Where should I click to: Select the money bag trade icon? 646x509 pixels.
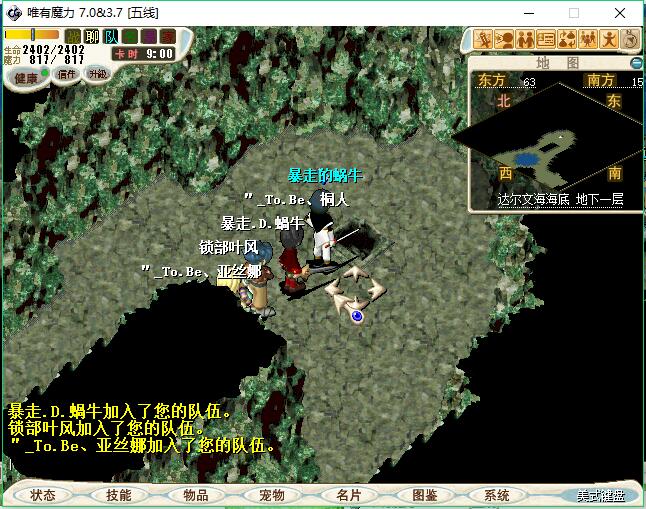coord(567,40)
